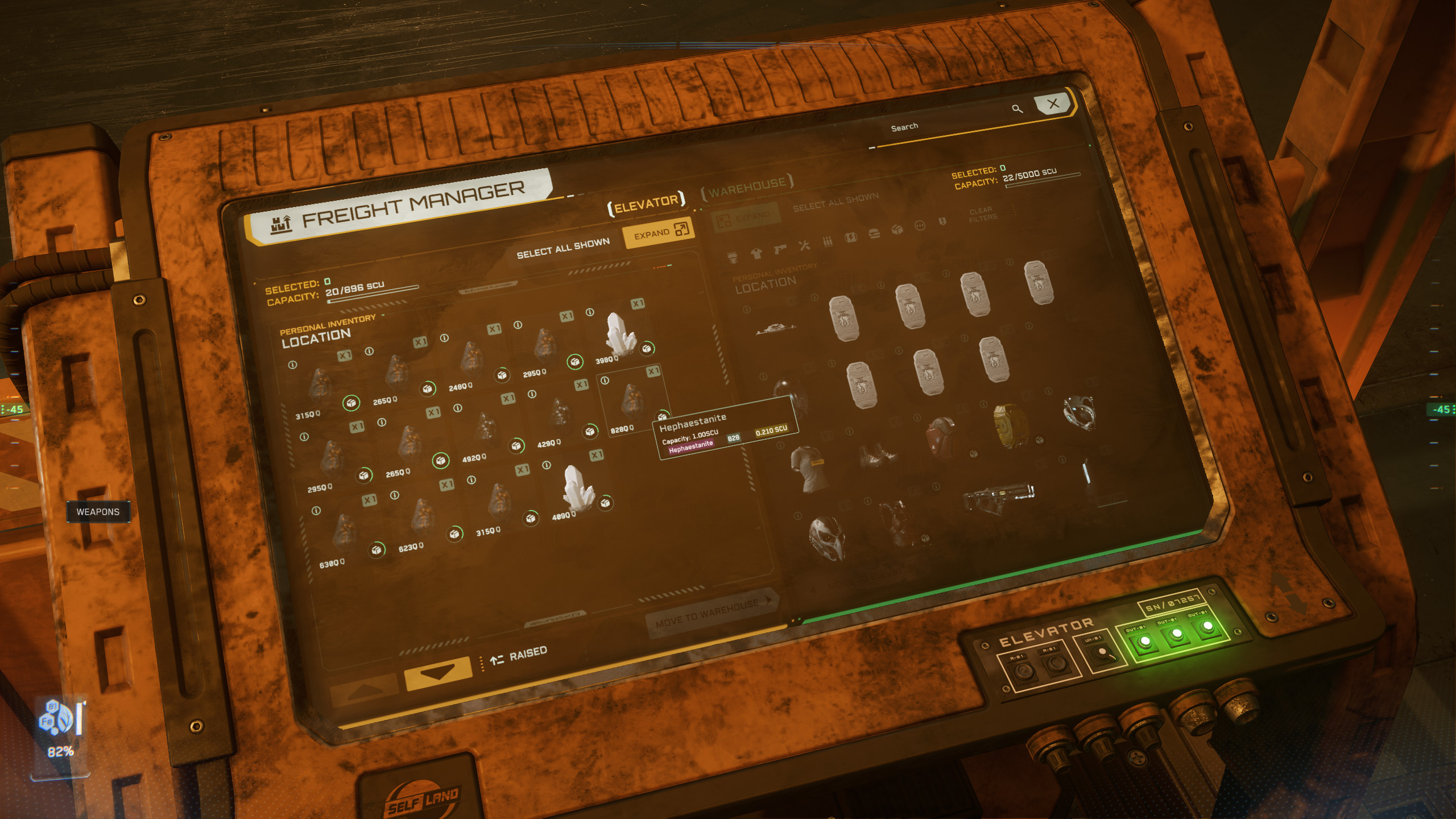
Task: Lower the elevator with down arrow
Action: pyautogui.click(x=437, y=672)
